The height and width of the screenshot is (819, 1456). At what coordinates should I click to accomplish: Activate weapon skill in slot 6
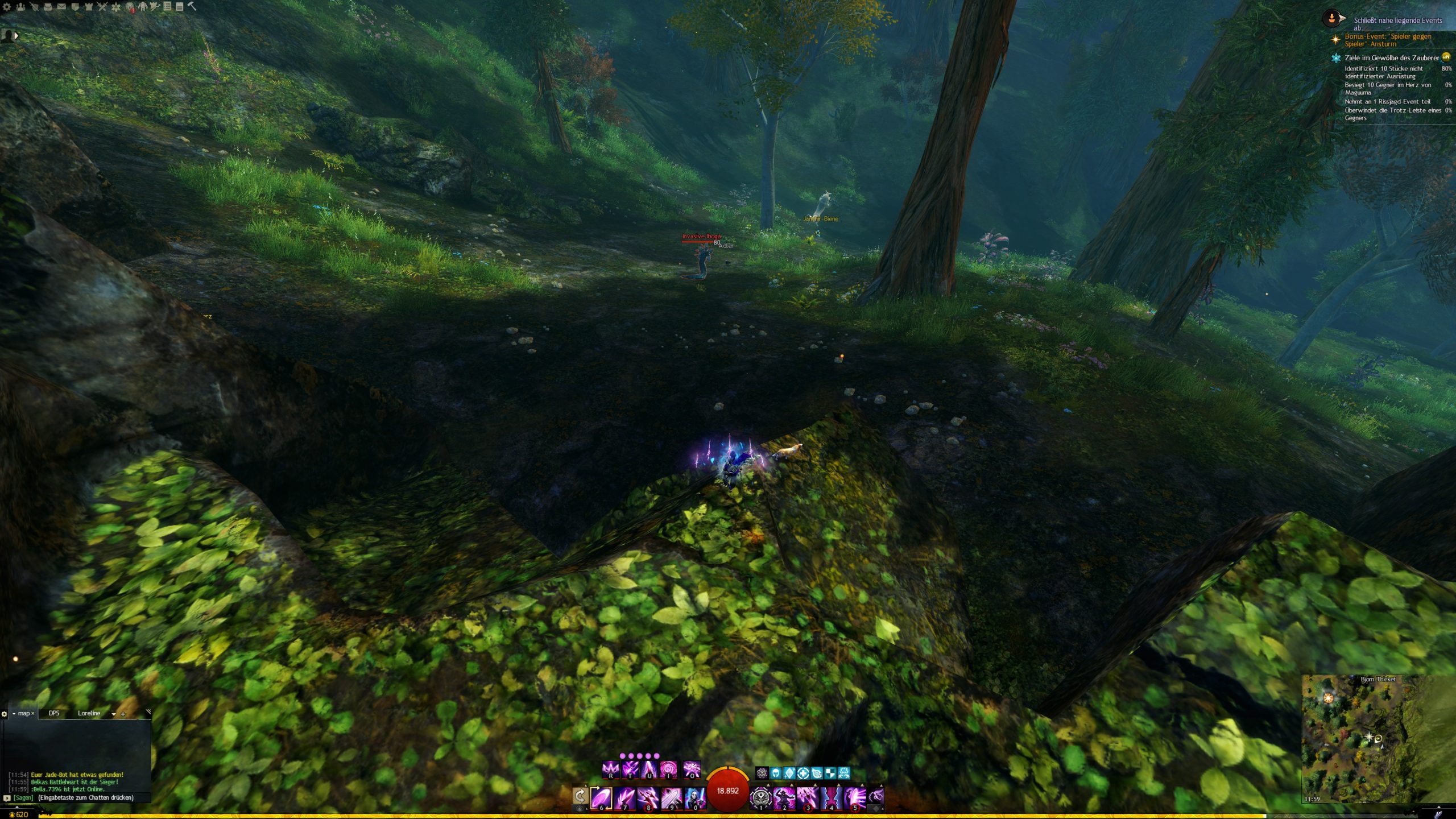click(601, 797)
